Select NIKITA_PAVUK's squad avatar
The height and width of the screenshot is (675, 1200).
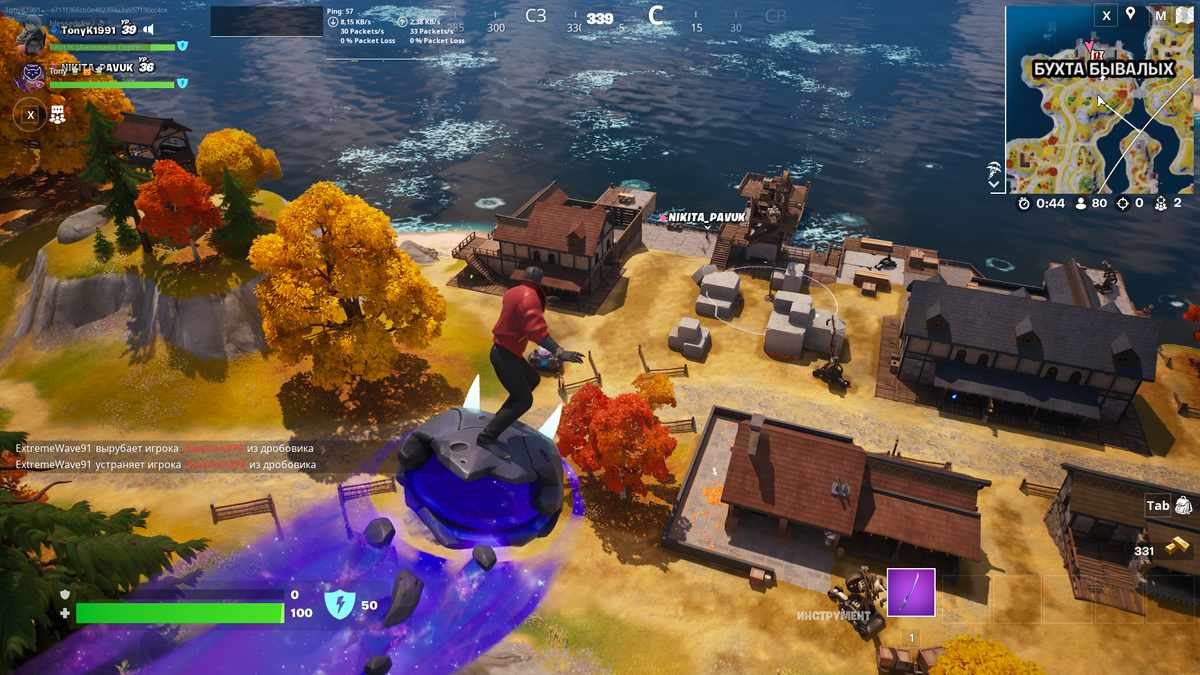point(31,75)
